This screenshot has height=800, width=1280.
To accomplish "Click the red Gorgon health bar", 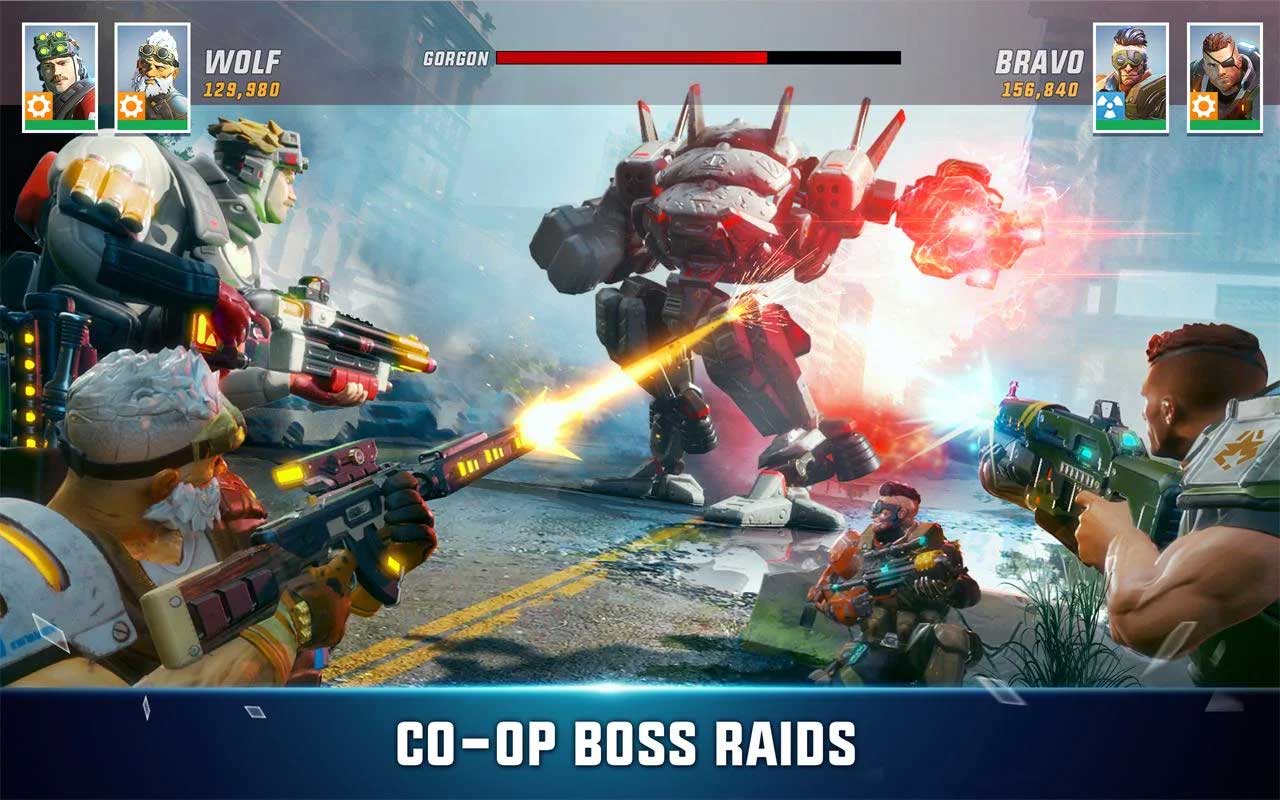I will (x=630, y=57).
